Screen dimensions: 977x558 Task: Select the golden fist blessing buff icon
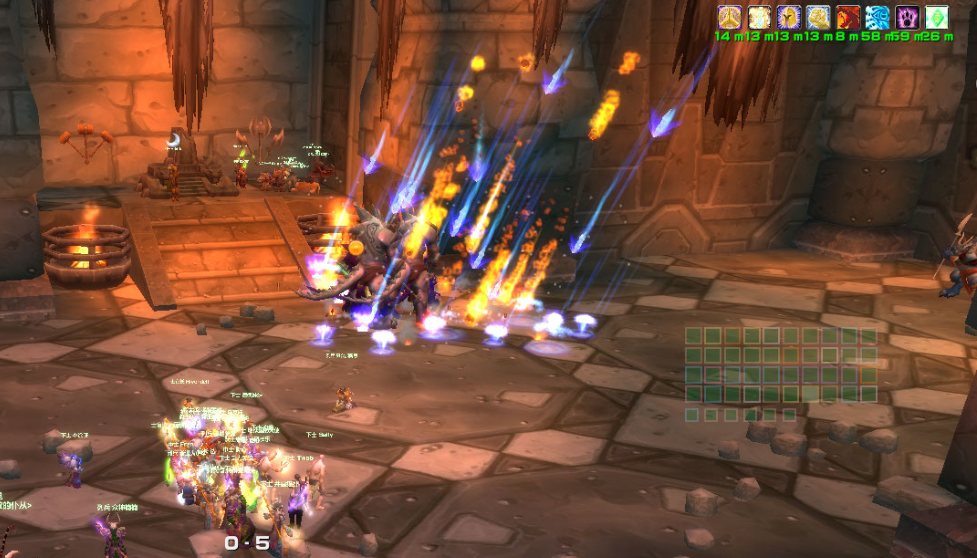coord(818,17)
